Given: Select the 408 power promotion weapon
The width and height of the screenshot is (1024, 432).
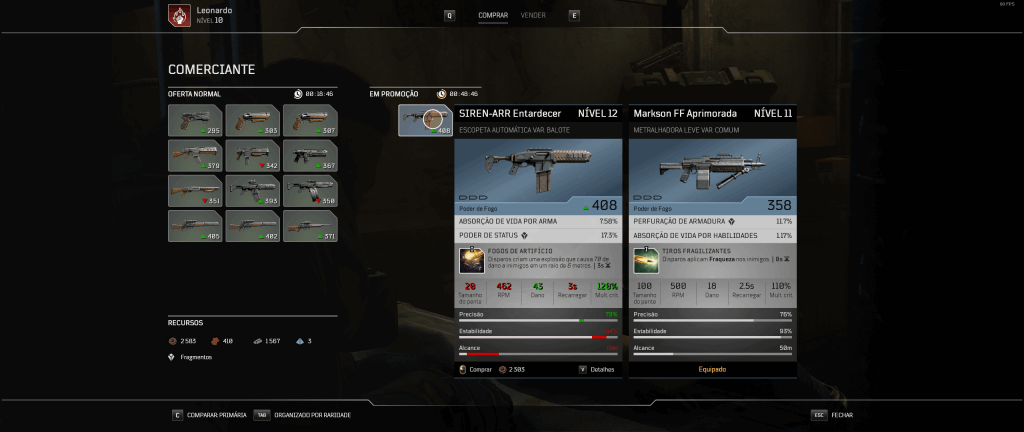Looking at the screenshot, I should pyautogui.click(x=425, y=120).
